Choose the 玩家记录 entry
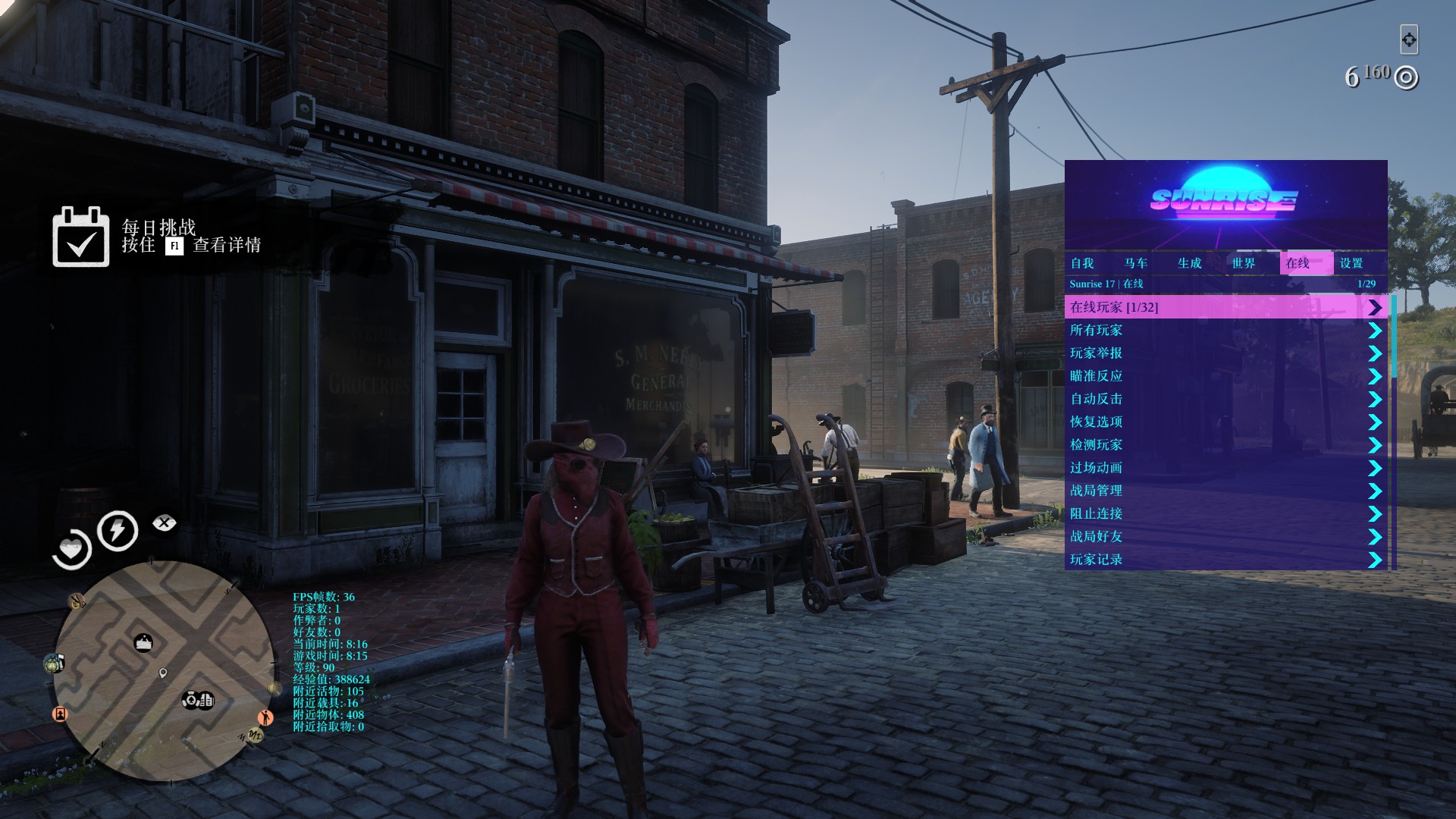 (x=1096, y=560)
